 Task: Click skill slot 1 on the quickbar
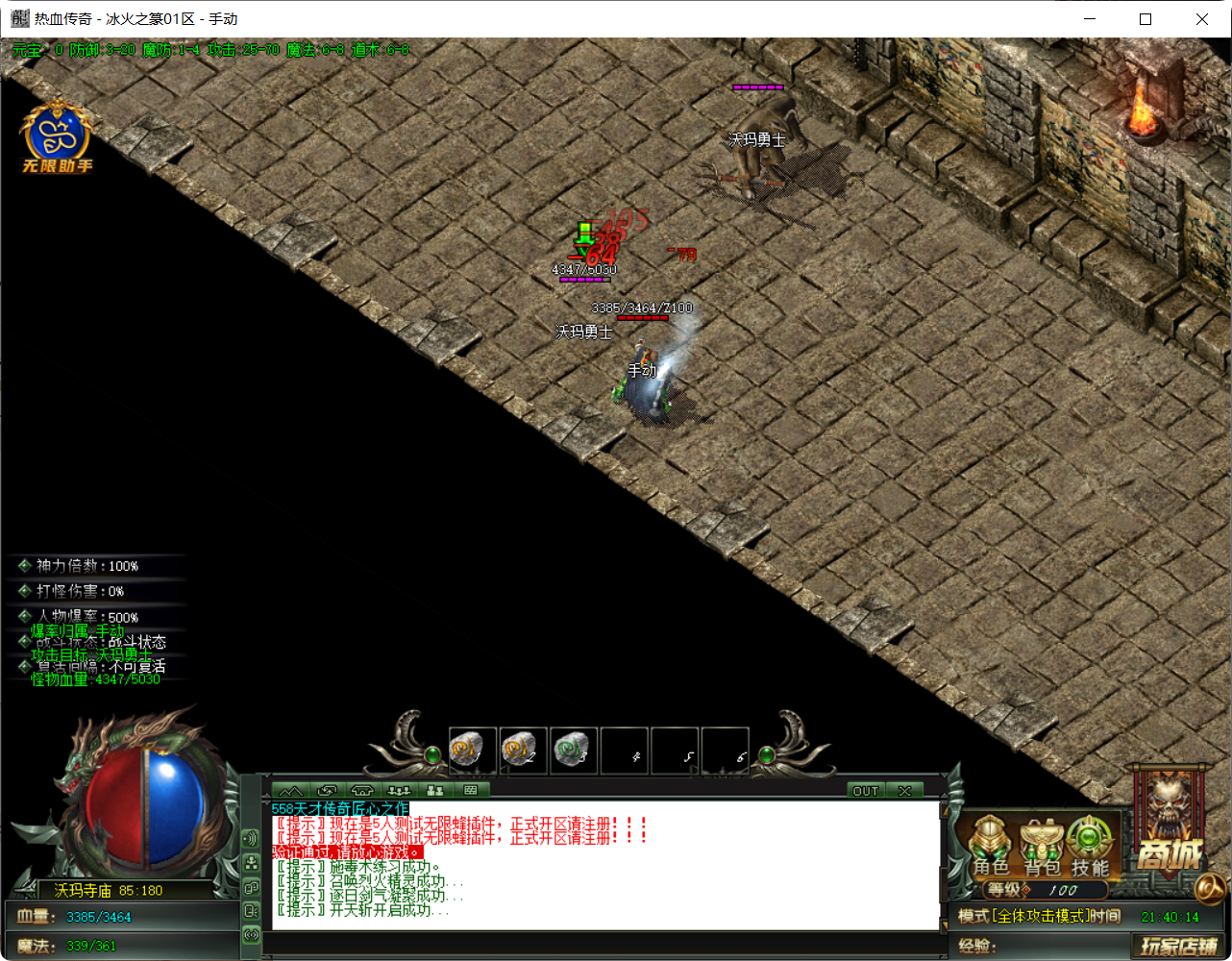(472, 751)
